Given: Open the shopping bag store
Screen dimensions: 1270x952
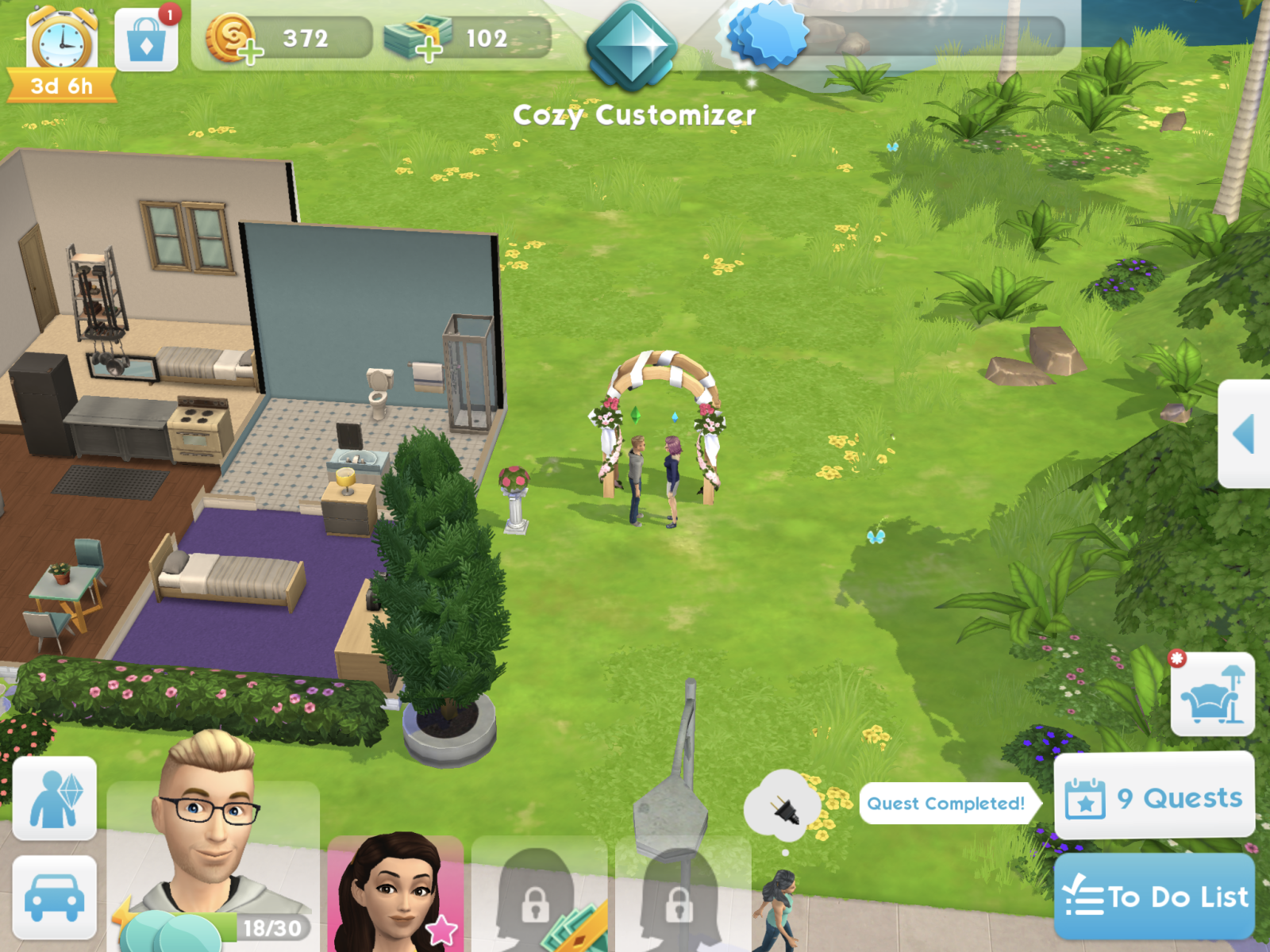Looking at the screenshot, I should [x=146, y=41].
